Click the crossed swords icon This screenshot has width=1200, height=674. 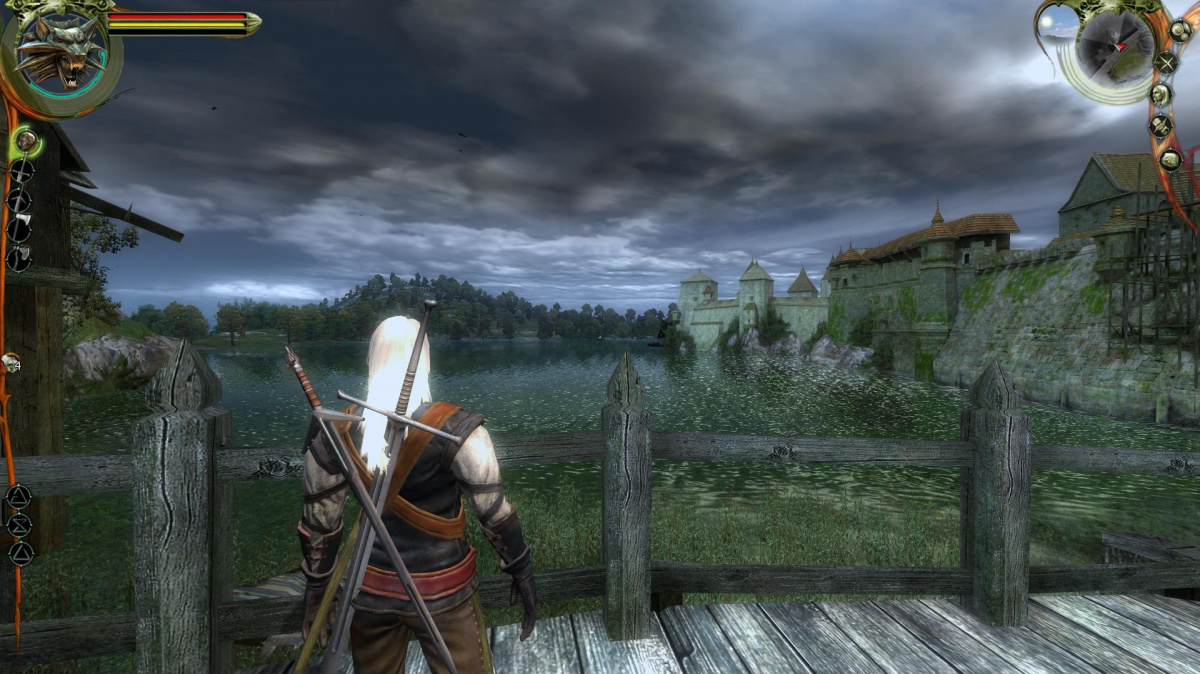coord(1167,61)
